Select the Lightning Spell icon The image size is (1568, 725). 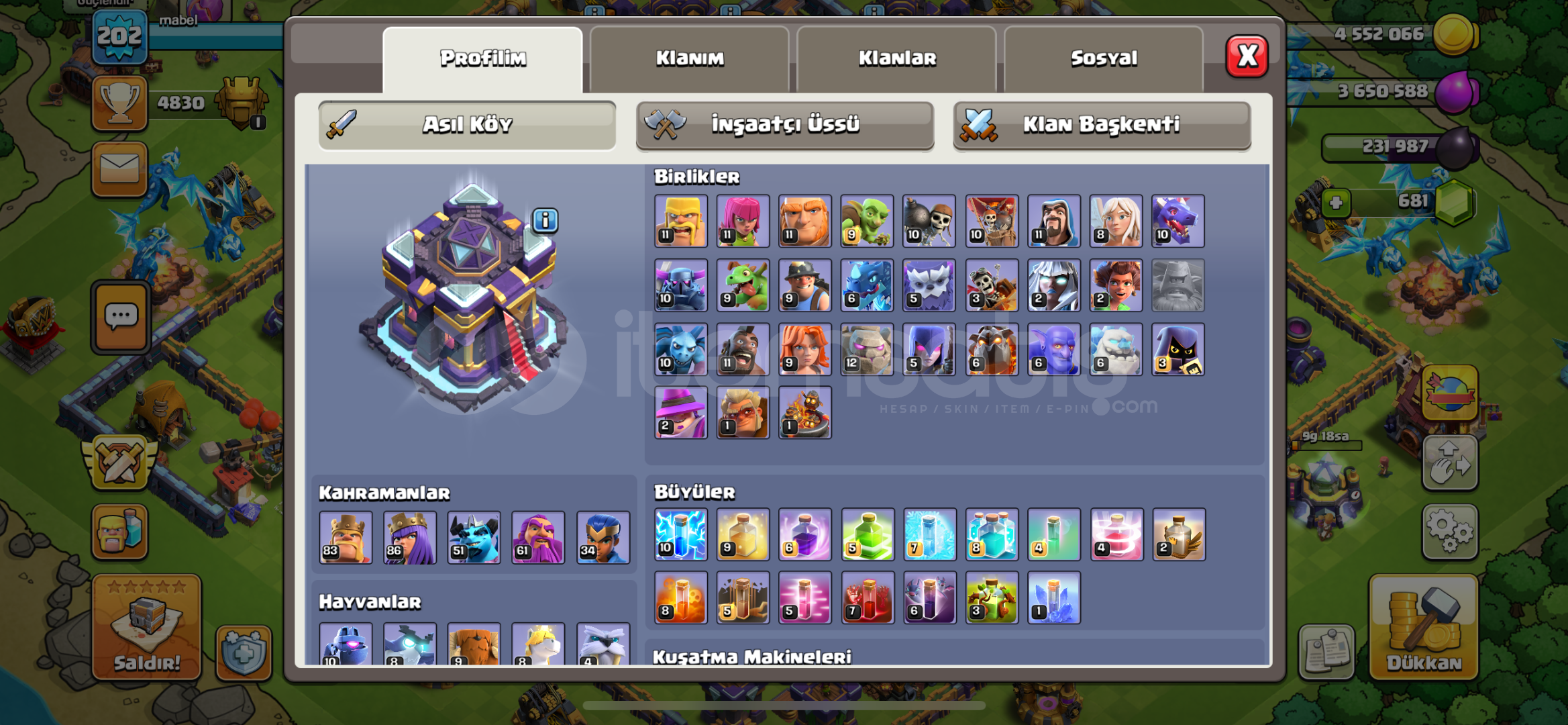point(680,535)
